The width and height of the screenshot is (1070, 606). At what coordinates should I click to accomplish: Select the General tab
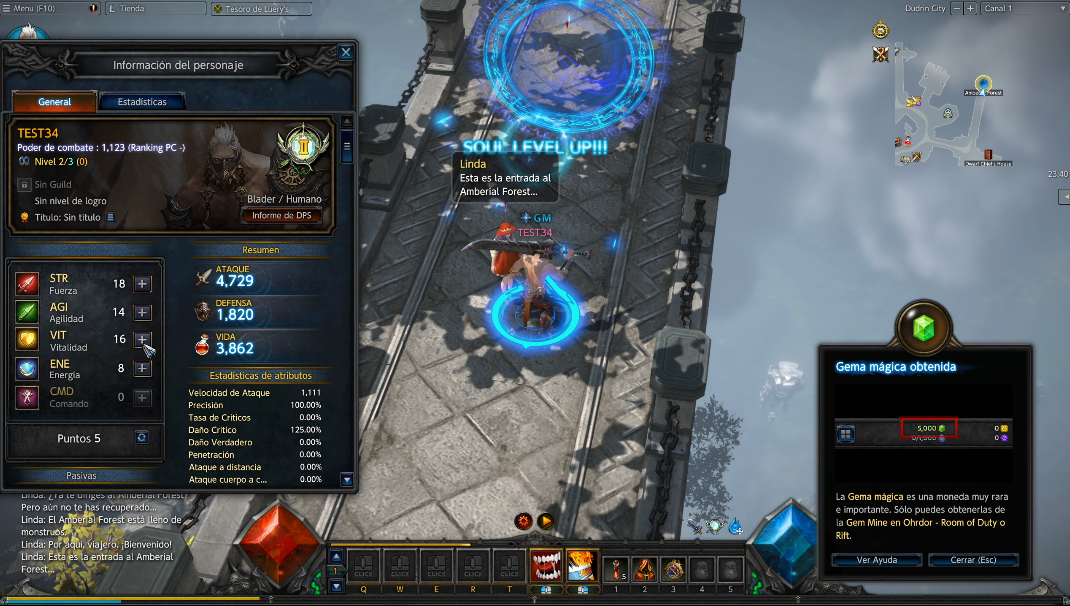[55, 101]
